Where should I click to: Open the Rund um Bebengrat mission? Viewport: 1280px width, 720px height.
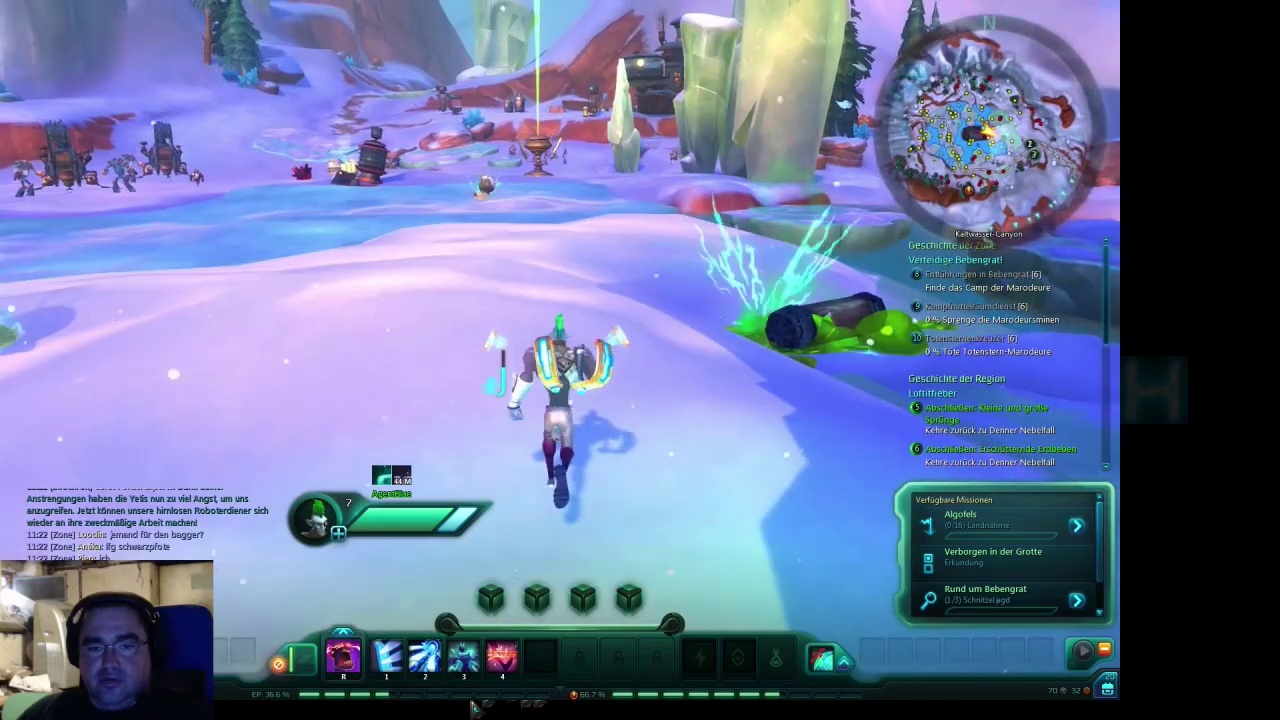(985, 593)
